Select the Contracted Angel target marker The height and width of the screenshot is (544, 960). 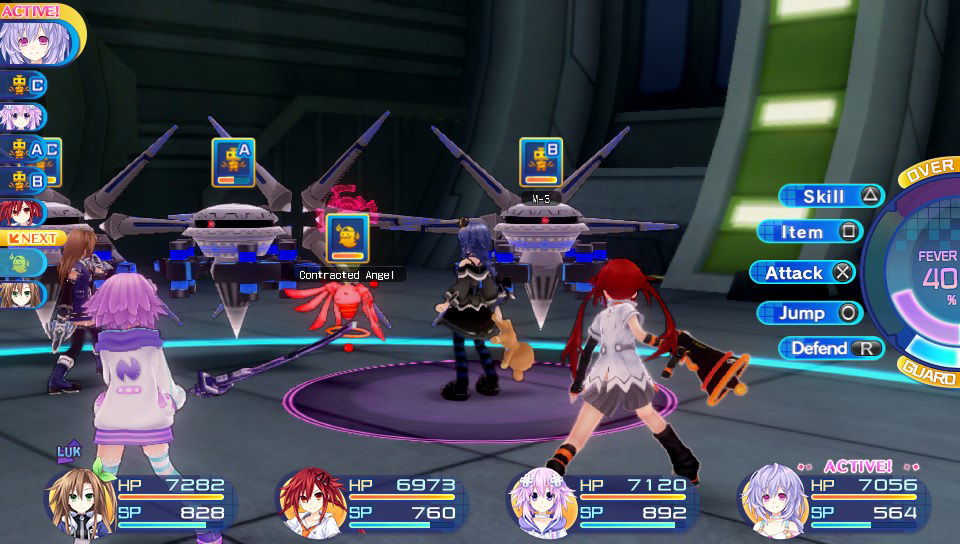tap(347, 238)
